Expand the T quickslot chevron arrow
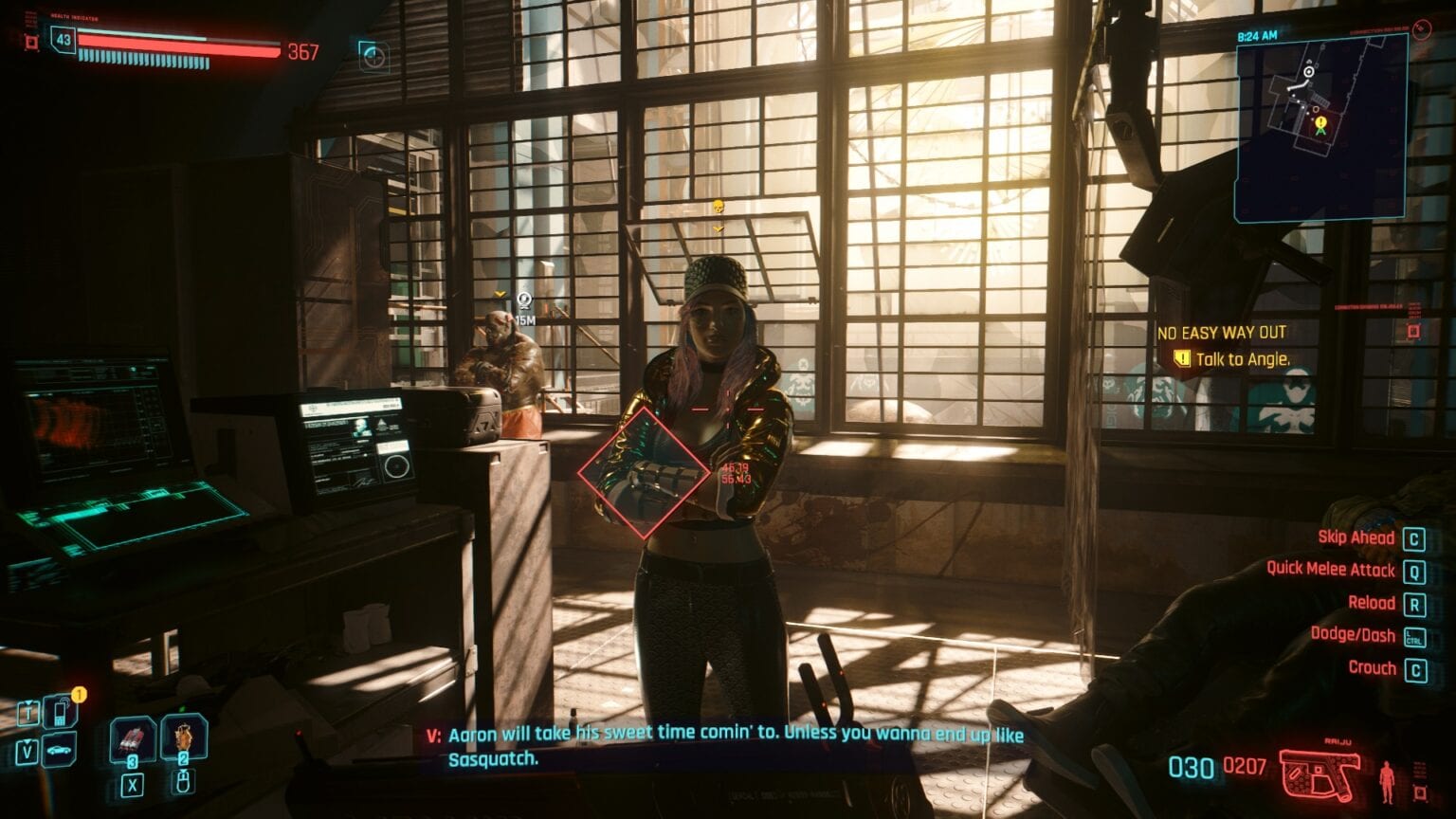This screenshot has width=1456, height=819. point(28,702)
